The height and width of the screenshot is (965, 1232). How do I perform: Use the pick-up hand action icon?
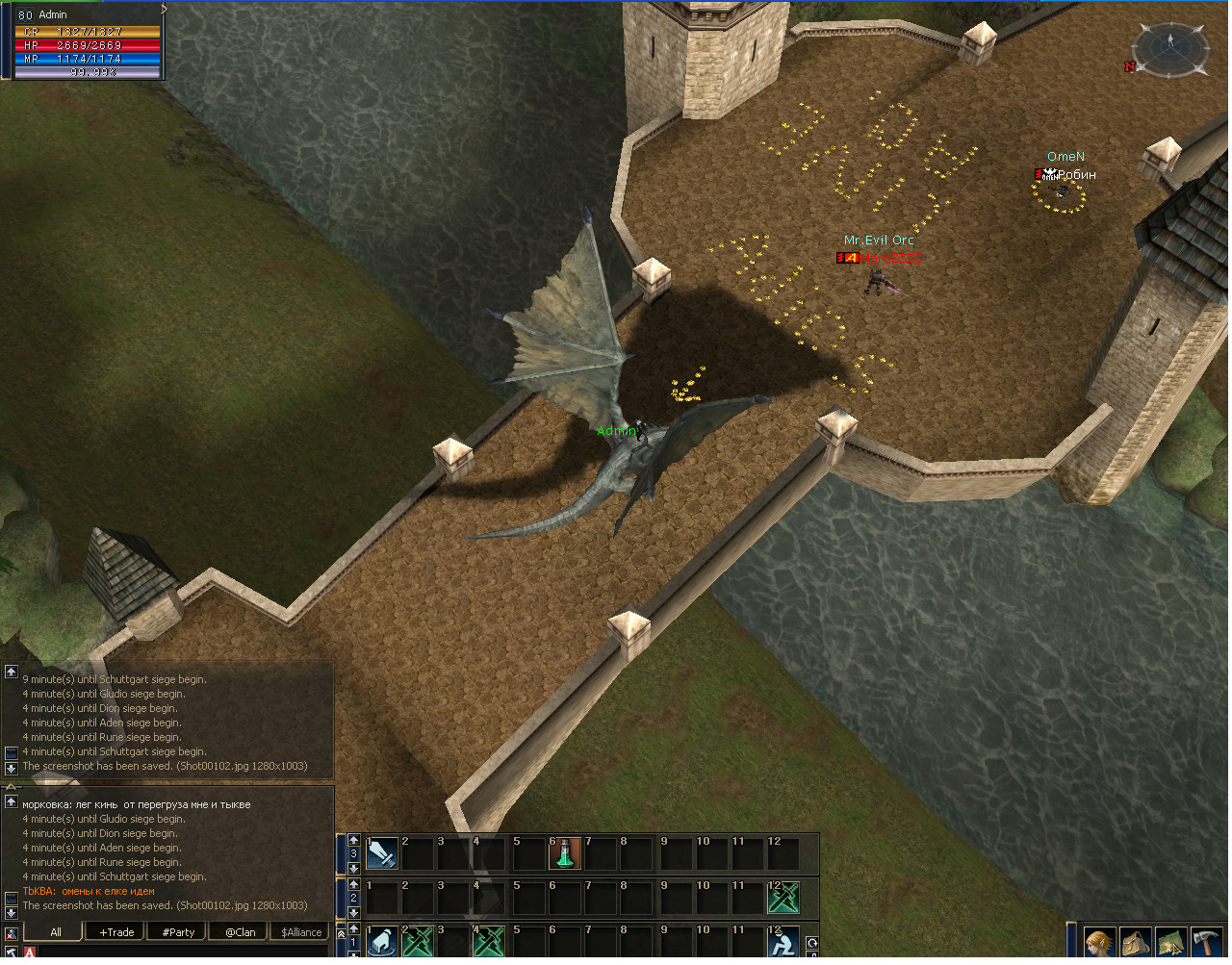382,942
